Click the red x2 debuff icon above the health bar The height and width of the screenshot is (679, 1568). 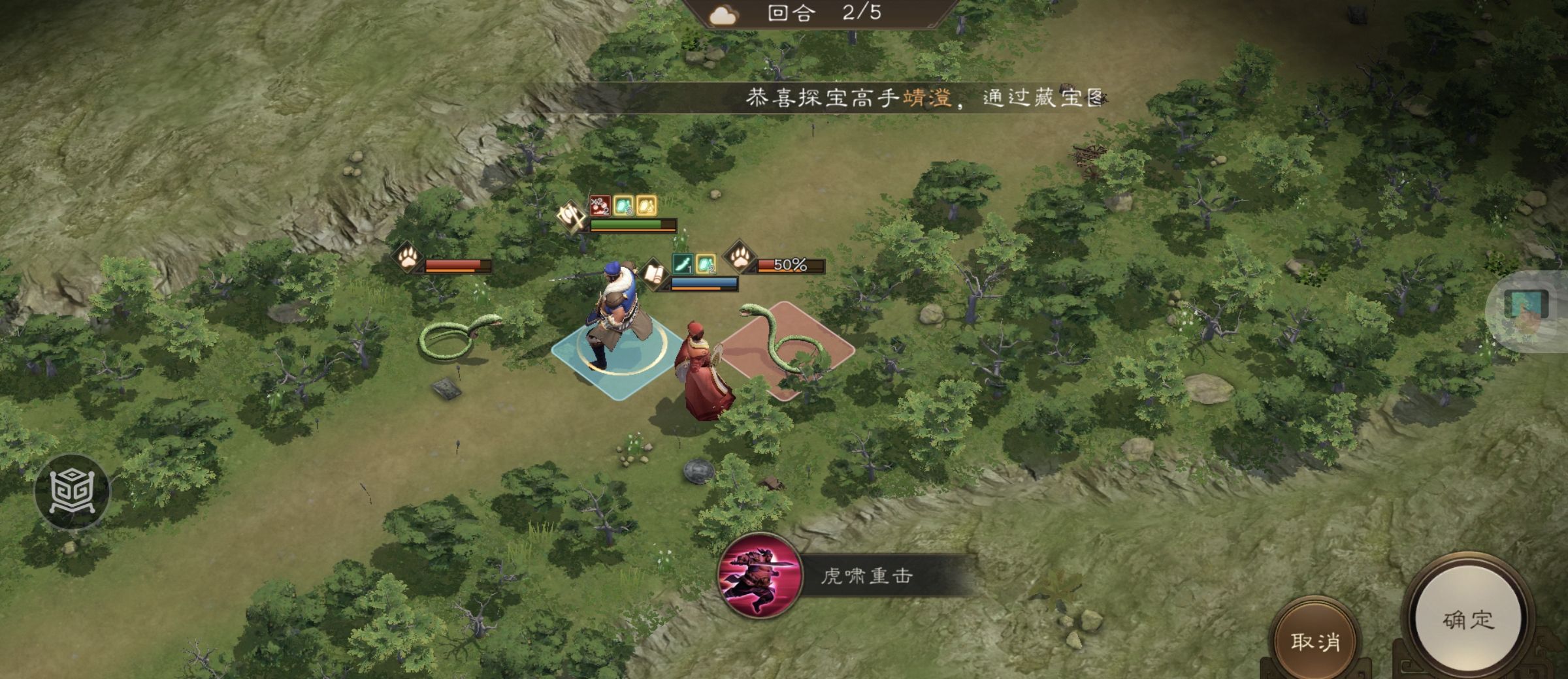pos(600,206)
